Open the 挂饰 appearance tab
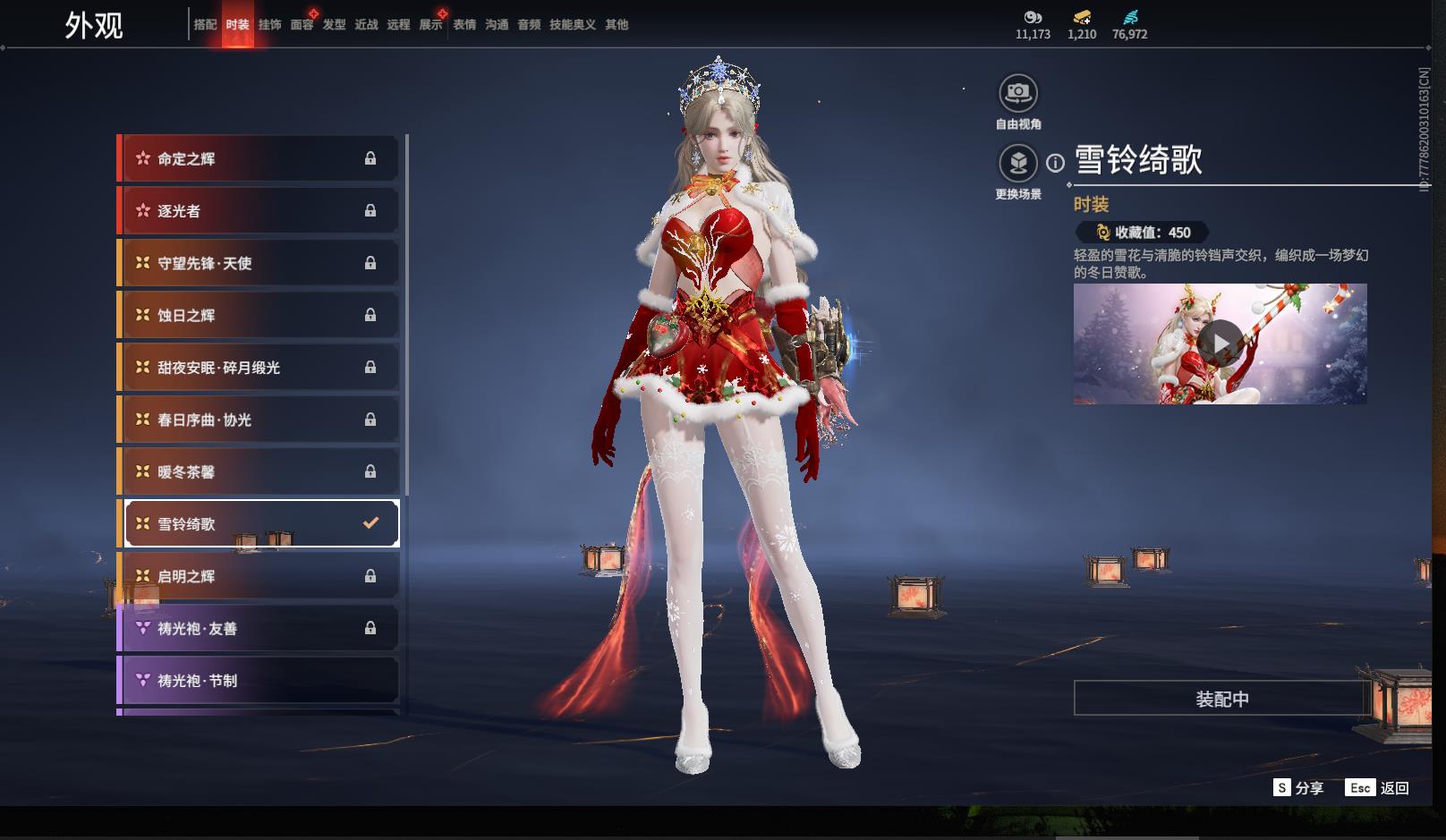 (x=269, y=25)
